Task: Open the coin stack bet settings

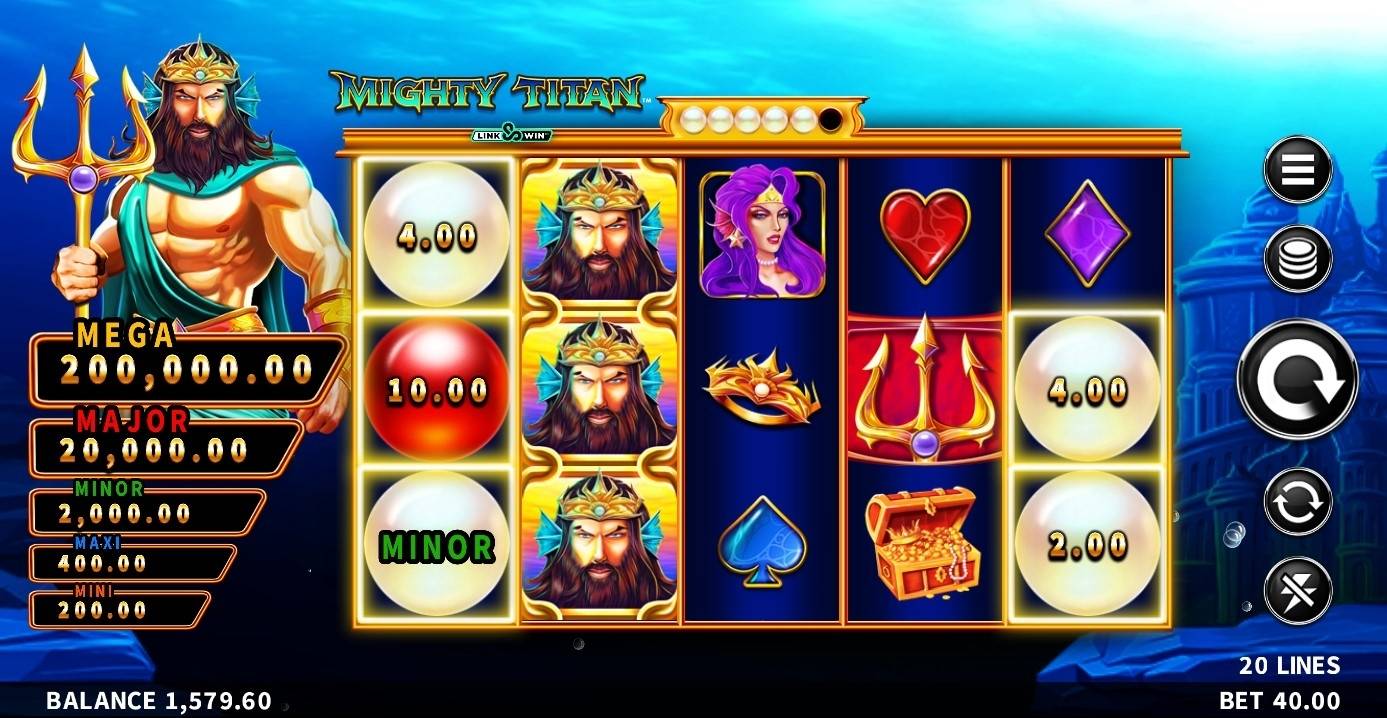Action: point(1297,258)
